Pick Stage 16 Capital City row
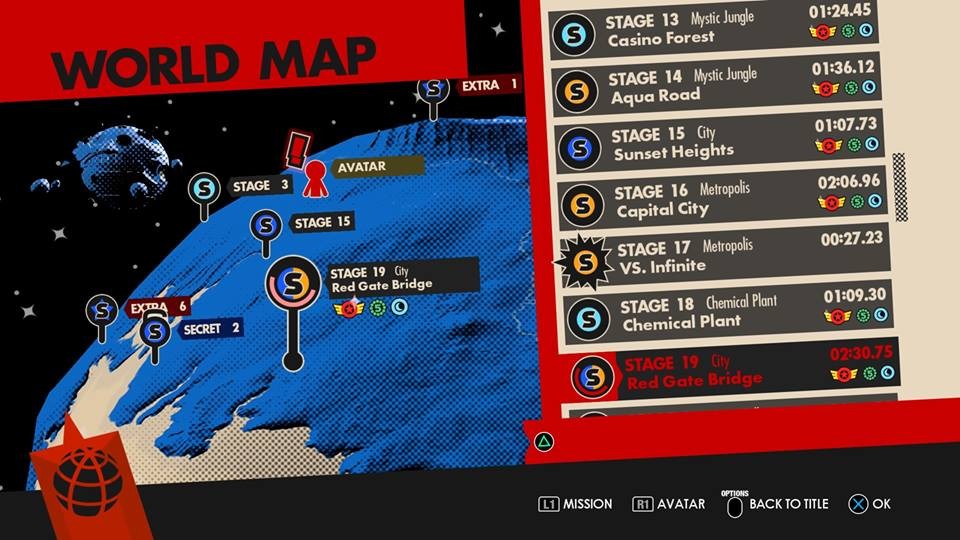 click(x=723, y=200)
